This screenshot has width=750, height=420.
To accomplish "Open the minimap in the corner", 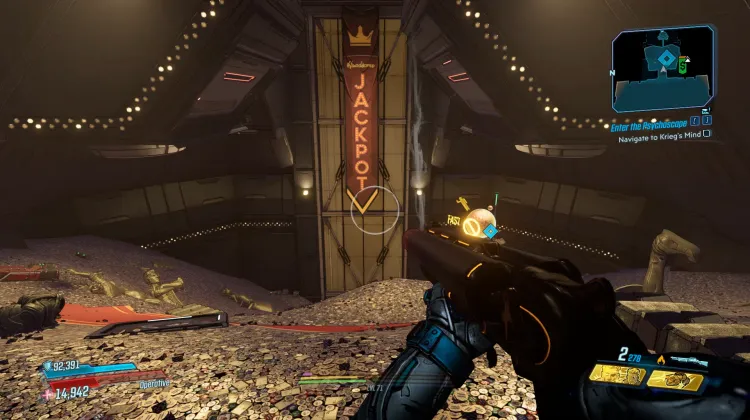I will click(x=663, y=68).
